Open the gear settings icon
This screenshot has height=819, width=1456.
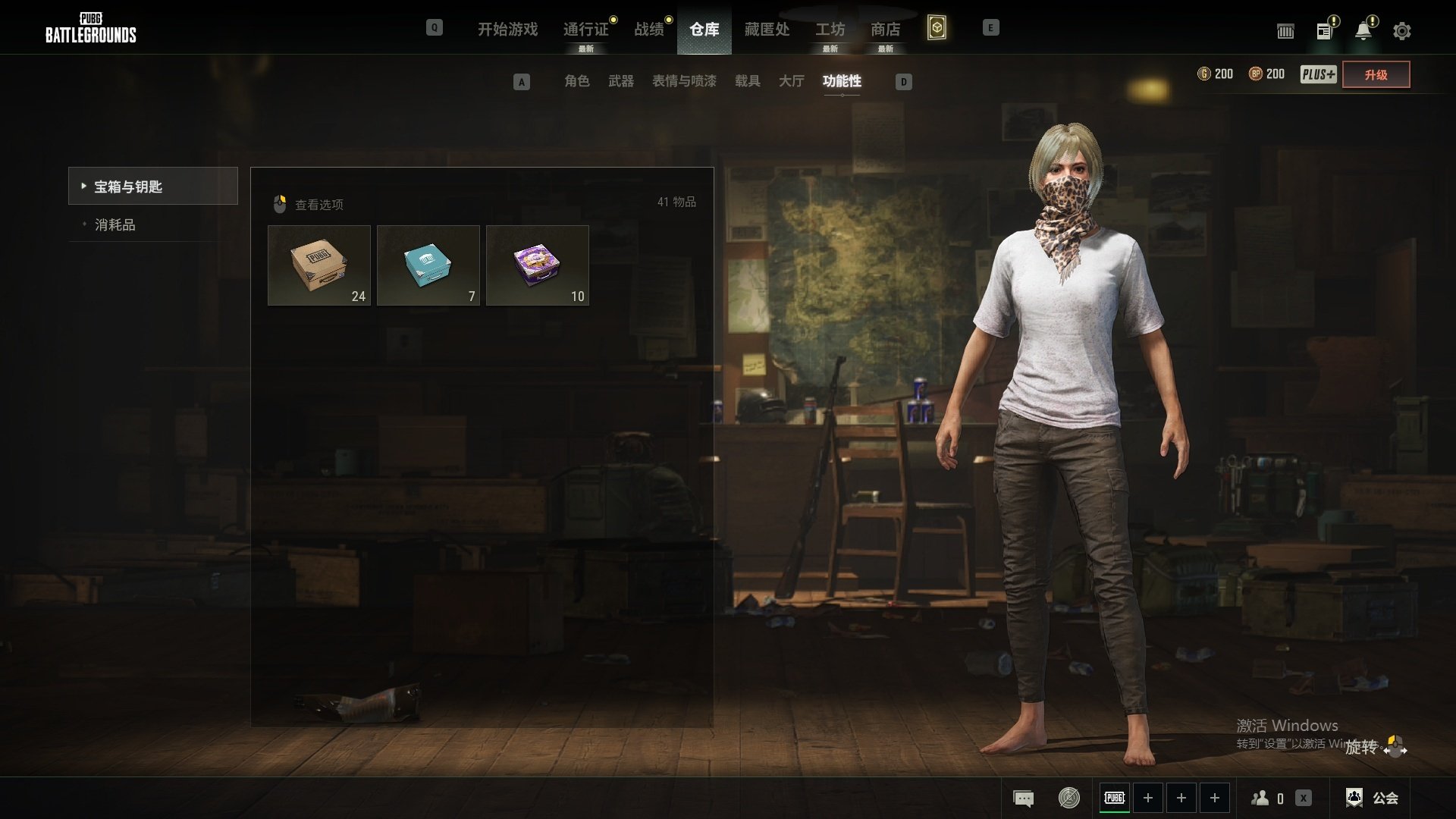pyautogui.click(x=1402, y=31)
